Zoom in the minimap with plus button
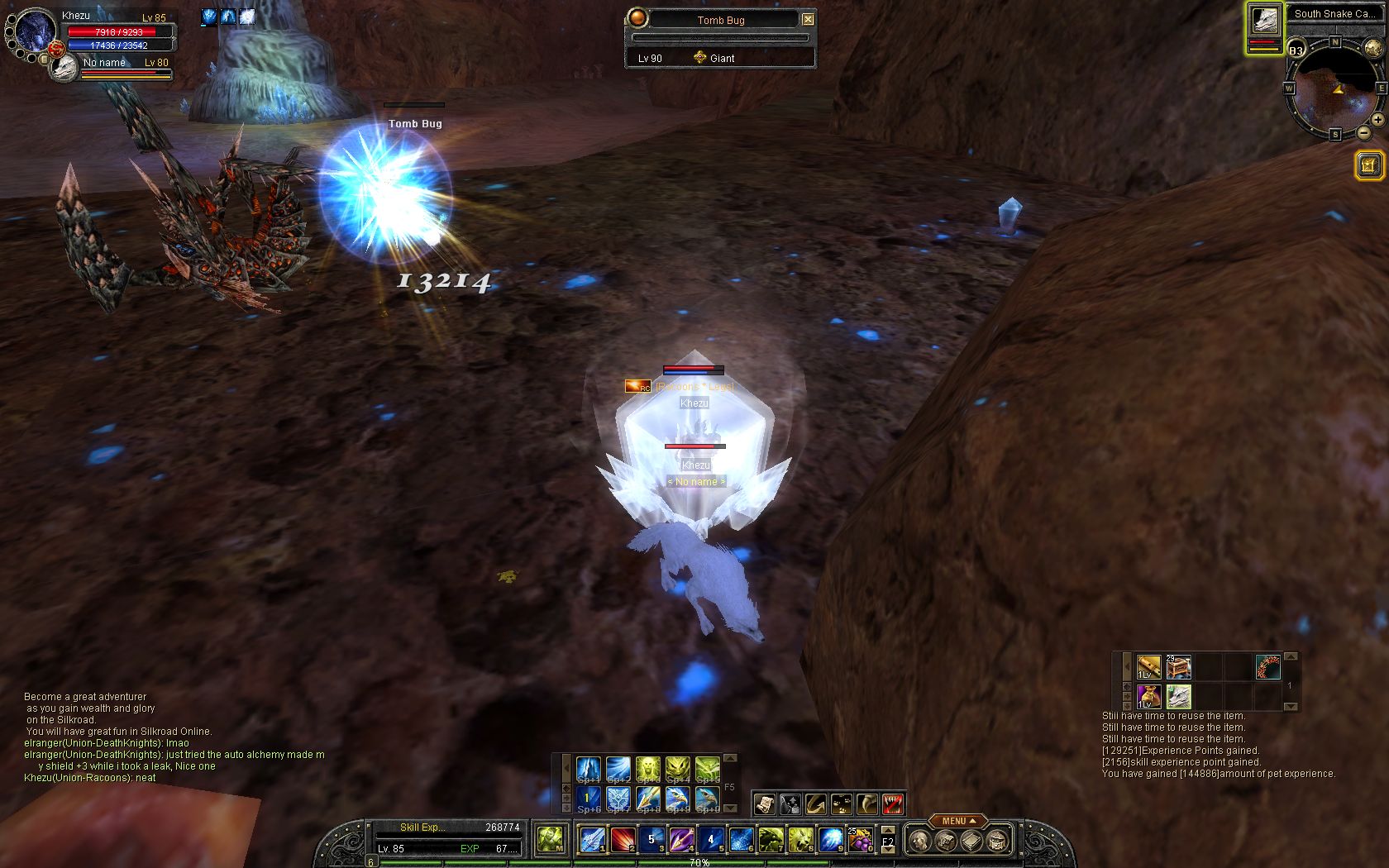This screenshot has width=1389, height=868. 1377,120
